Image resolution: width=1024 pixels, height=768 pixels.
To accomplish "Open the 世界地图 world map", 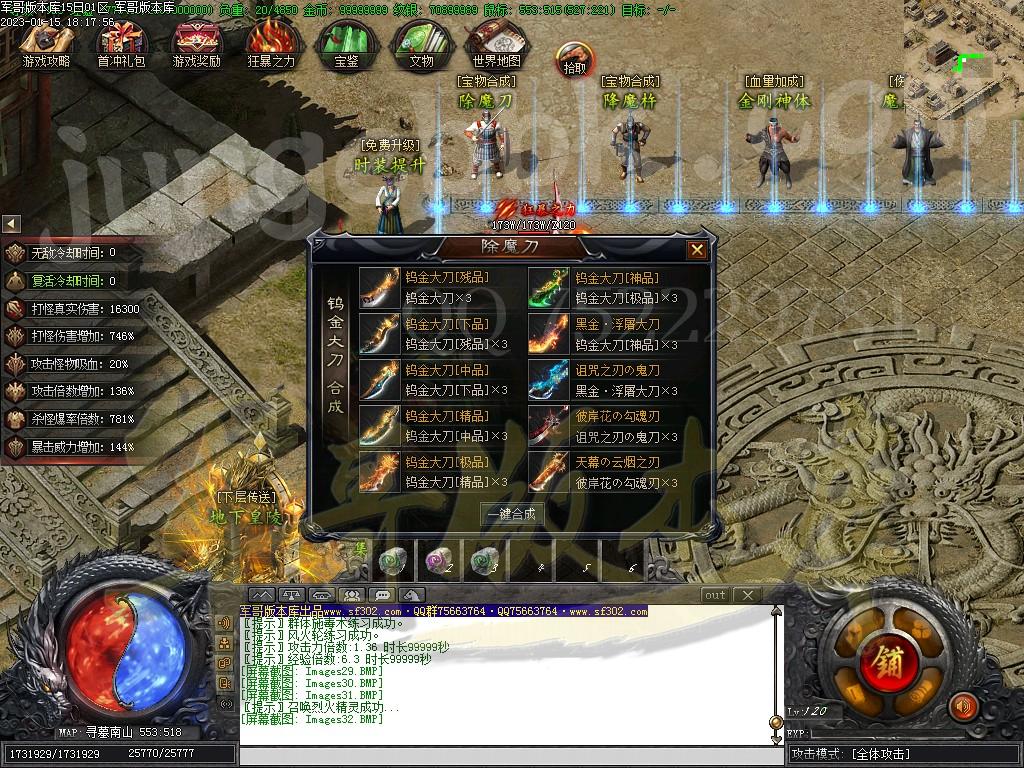I will tap(496, 43).
